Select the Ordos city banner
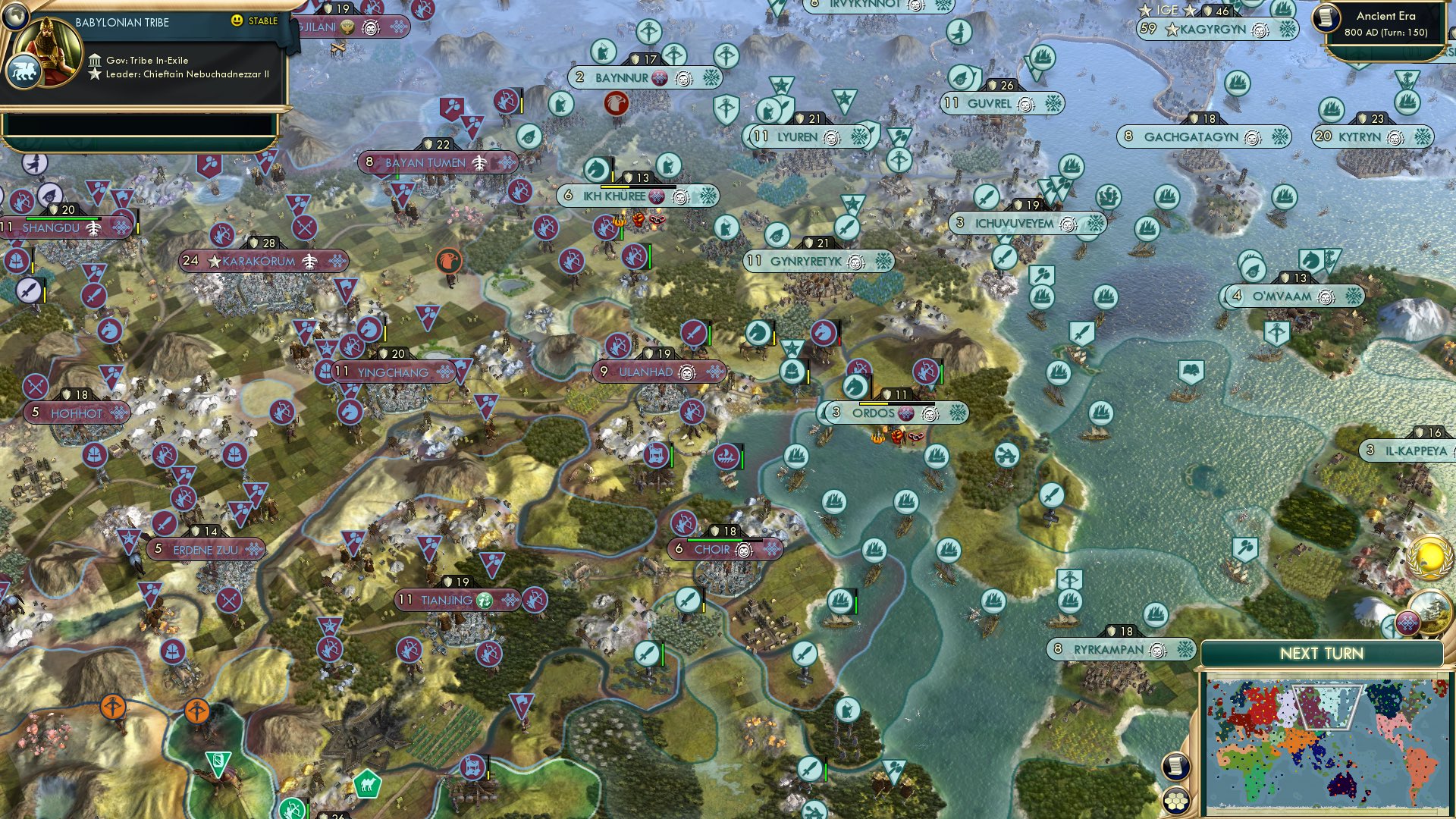Image resolution: width=1456 pixels, height=819 pixels. click(x=876, y=412)
